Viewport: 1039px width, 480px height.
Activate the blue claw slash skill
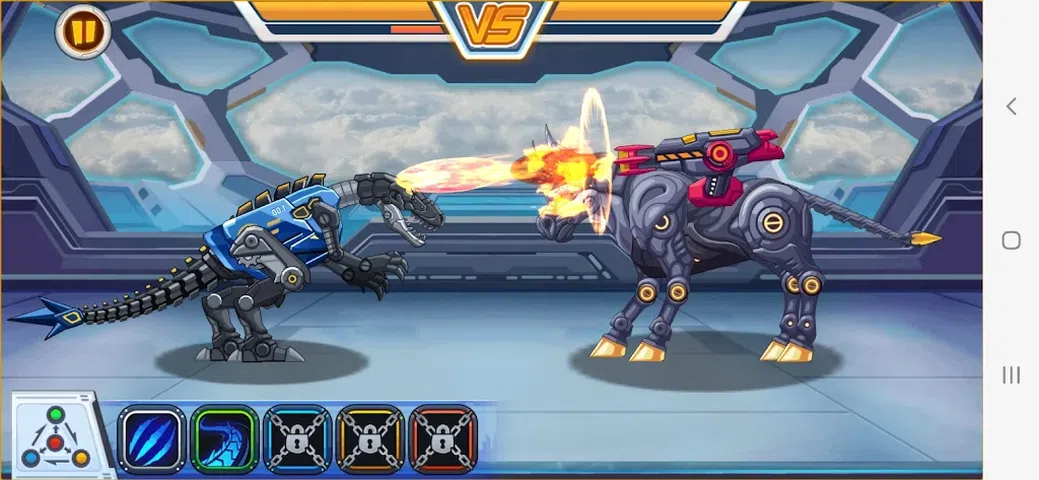151,439
